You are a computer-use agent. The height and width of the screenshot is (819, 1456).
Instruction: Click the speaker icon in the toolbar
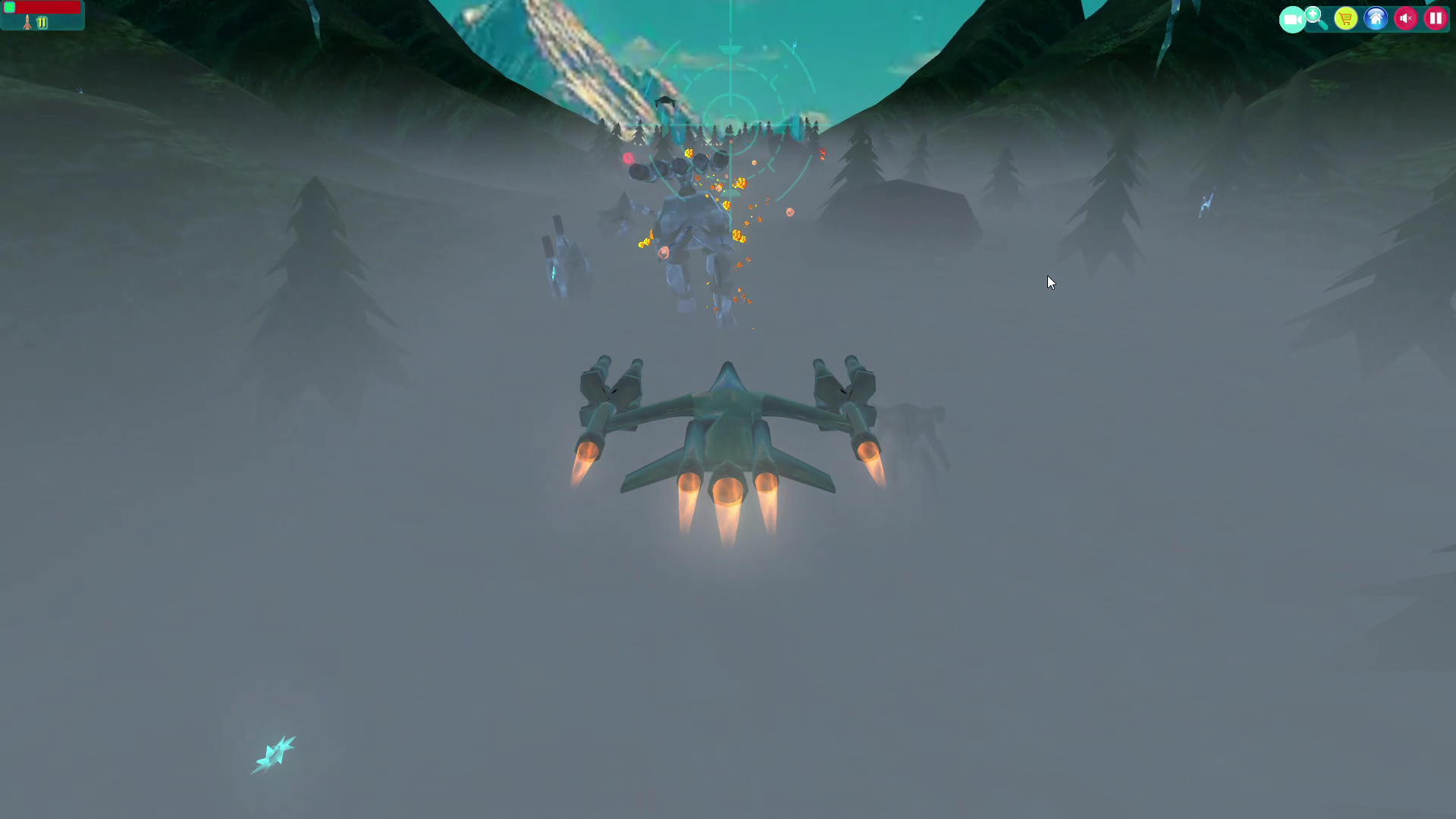pyautogui.click(x=1406, y=18)
